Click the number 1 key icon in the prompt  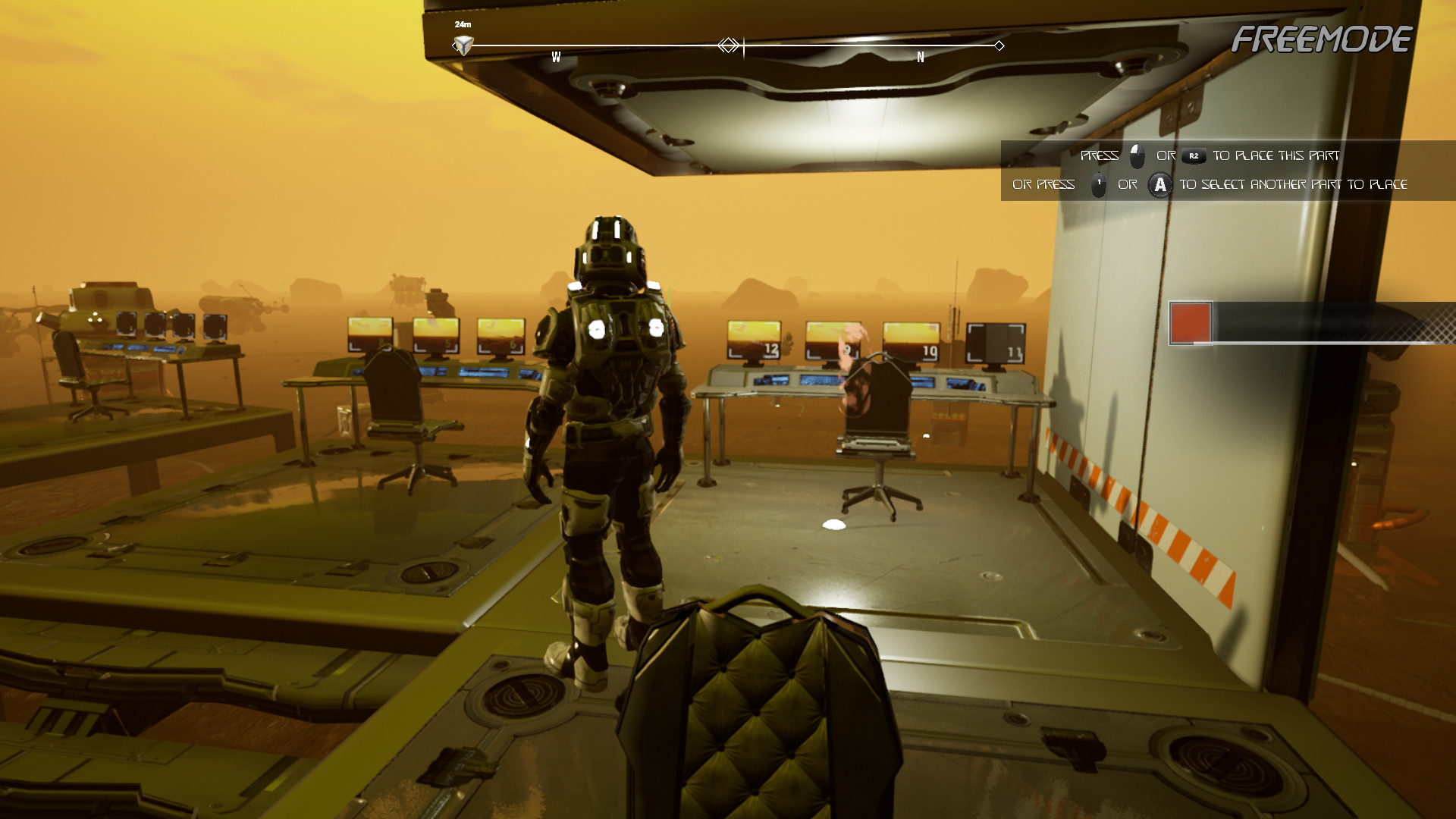click(x=1099, y=184)
